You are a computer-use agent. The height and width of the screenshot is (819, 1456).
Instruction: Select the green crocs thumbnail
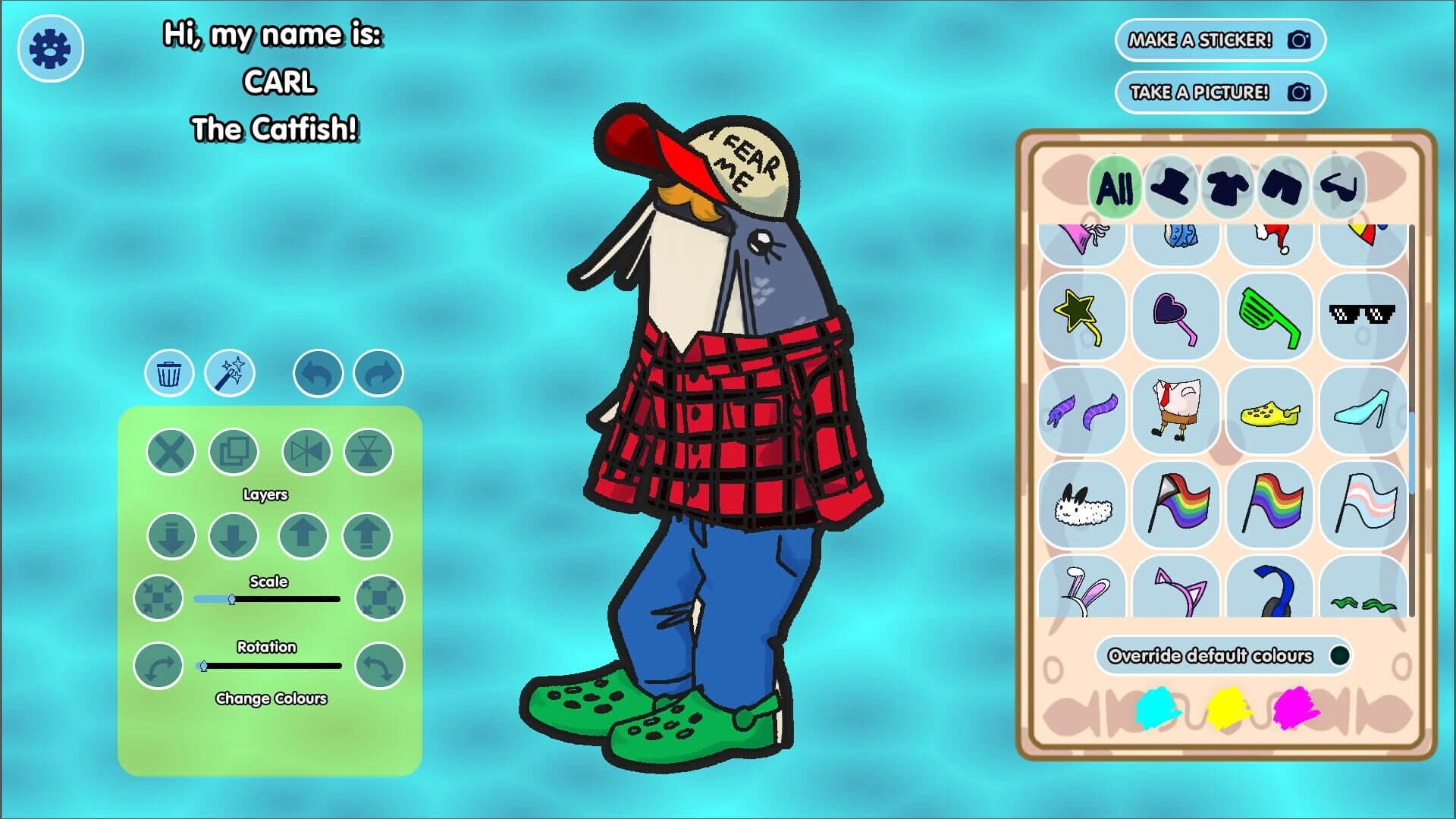1270,410
